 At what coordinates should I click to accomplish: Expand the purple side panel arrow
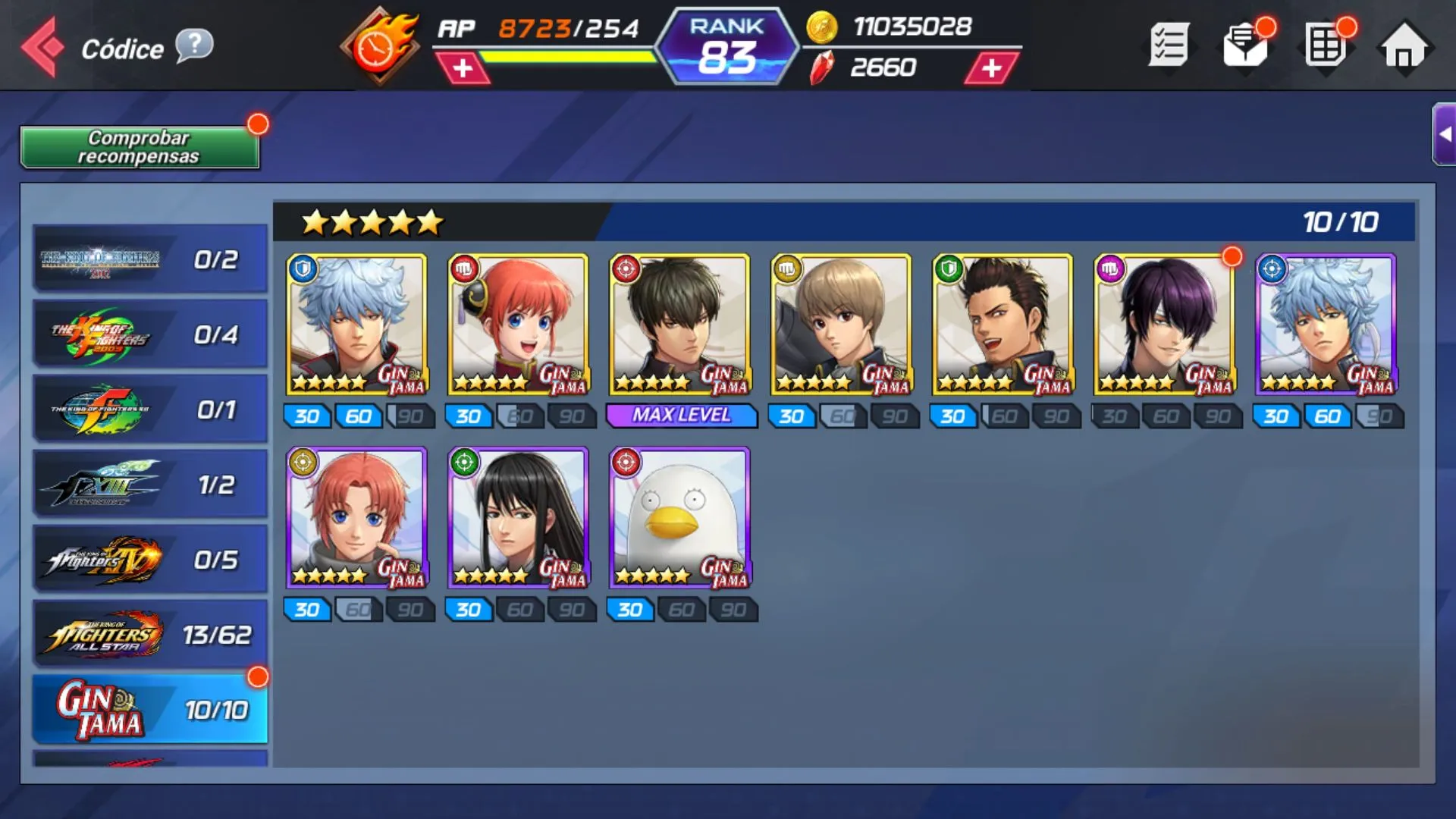click(1445, 134)
